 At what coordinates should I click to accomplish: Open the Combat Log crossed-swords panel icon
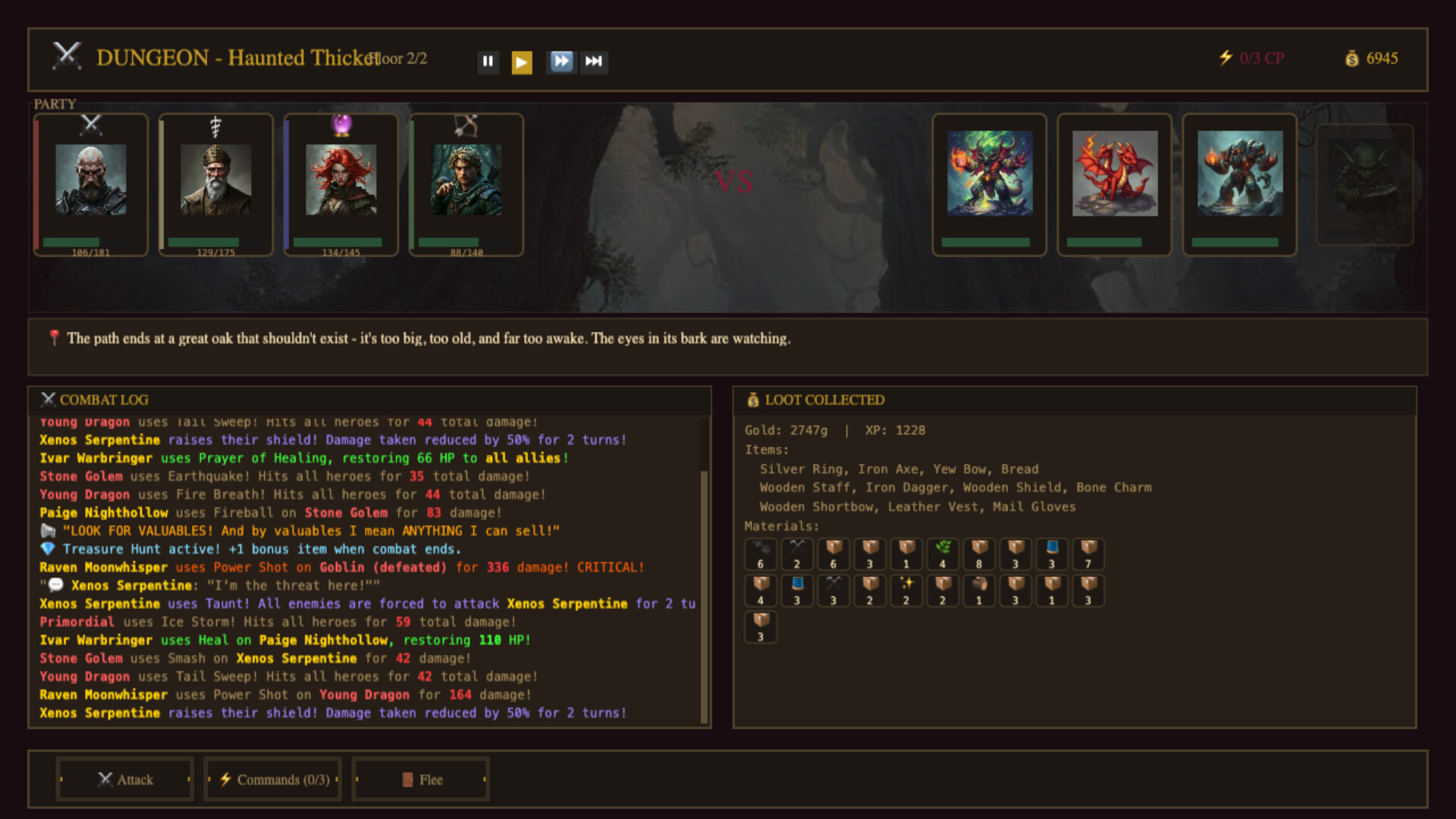coord(49,400)
